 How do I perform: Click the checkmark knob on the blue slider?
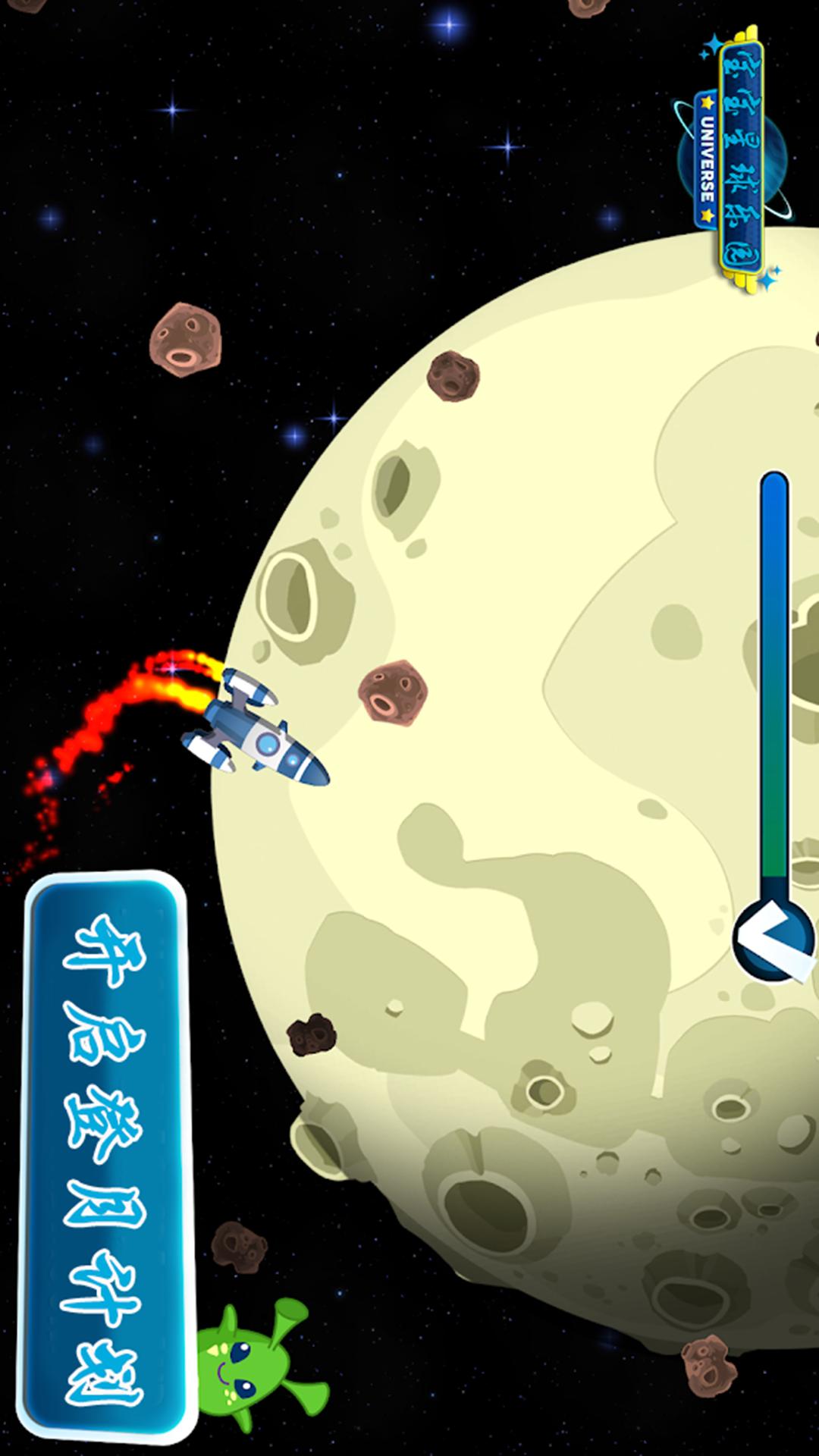(773, 940)
